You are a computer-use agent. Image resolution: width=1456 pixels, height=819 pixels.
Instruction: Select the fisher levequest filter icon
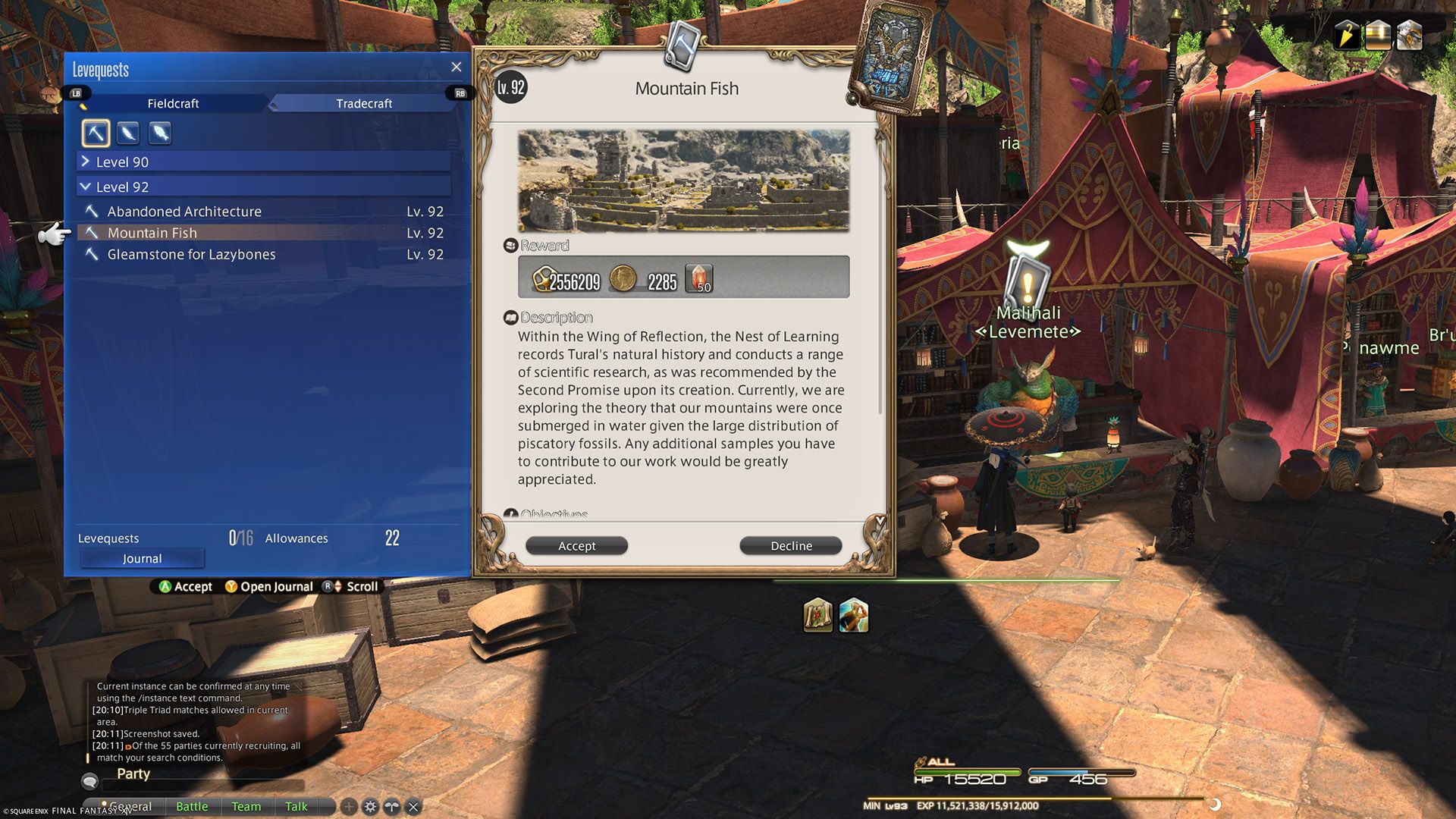coord(159,133)
